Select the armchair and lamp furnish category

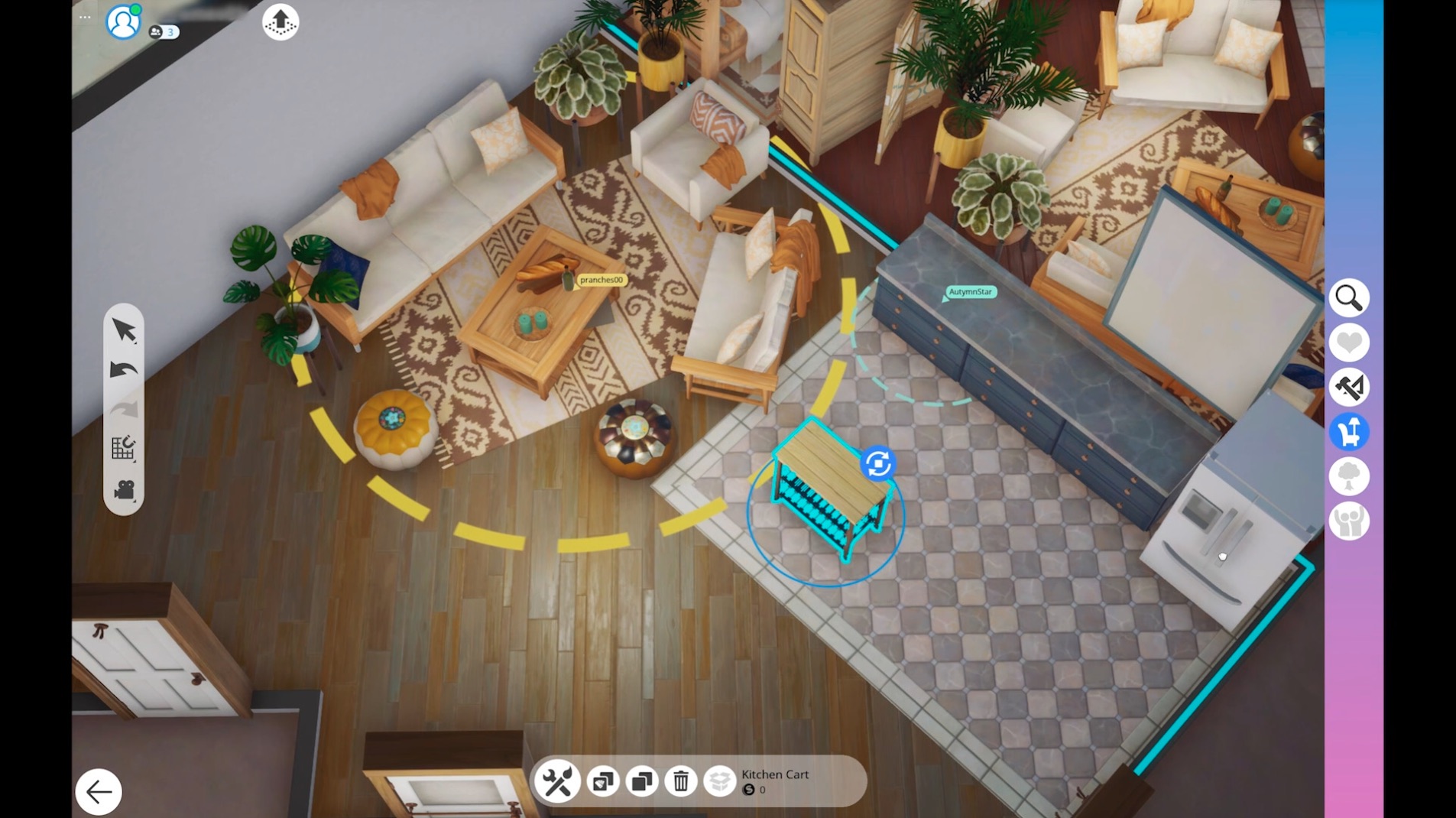(x=1349, y=432)
